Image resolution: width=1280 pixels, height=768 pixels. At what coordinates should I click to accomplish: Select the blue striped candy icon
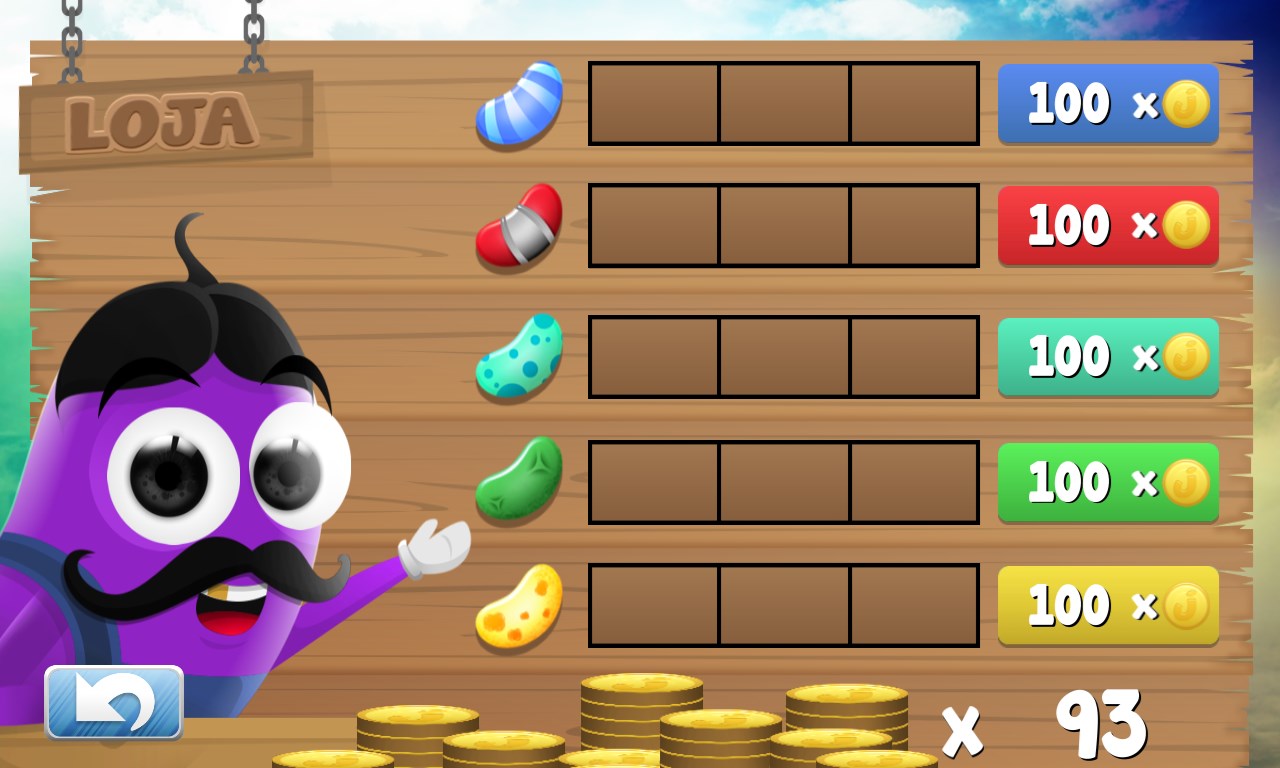(x=518, y=105)
